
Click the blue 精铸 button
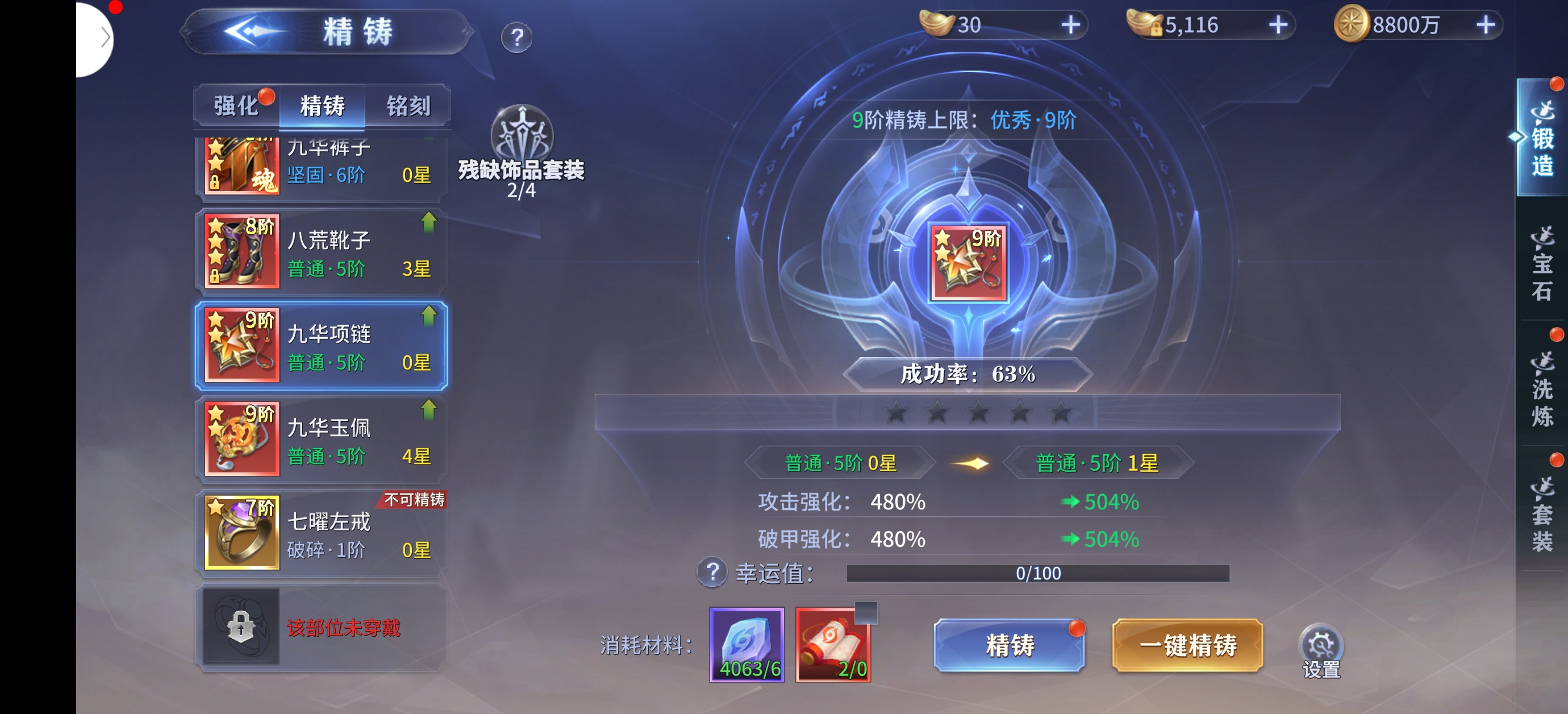point(1008,645)
